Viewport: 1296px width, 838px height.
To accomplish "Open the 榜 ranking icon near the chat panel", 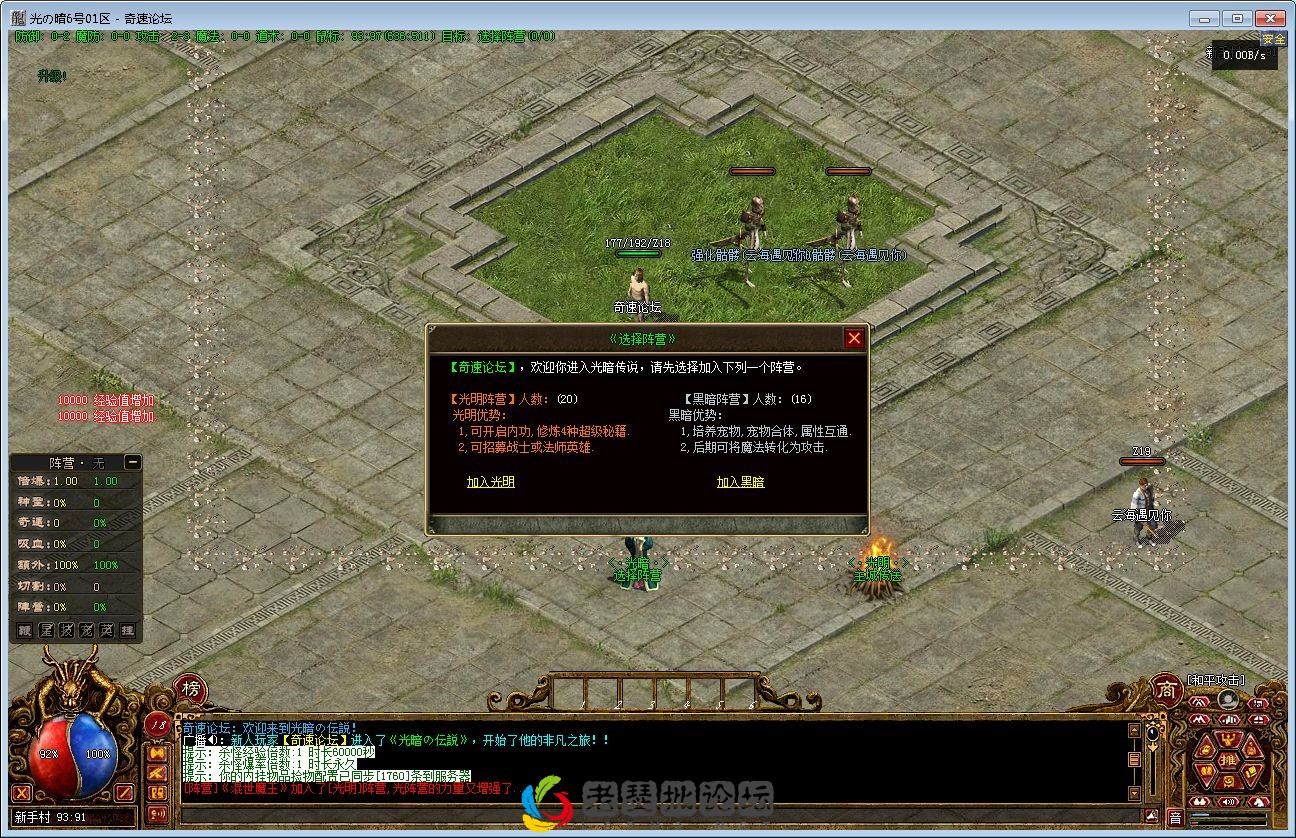I will click(189, 689).
